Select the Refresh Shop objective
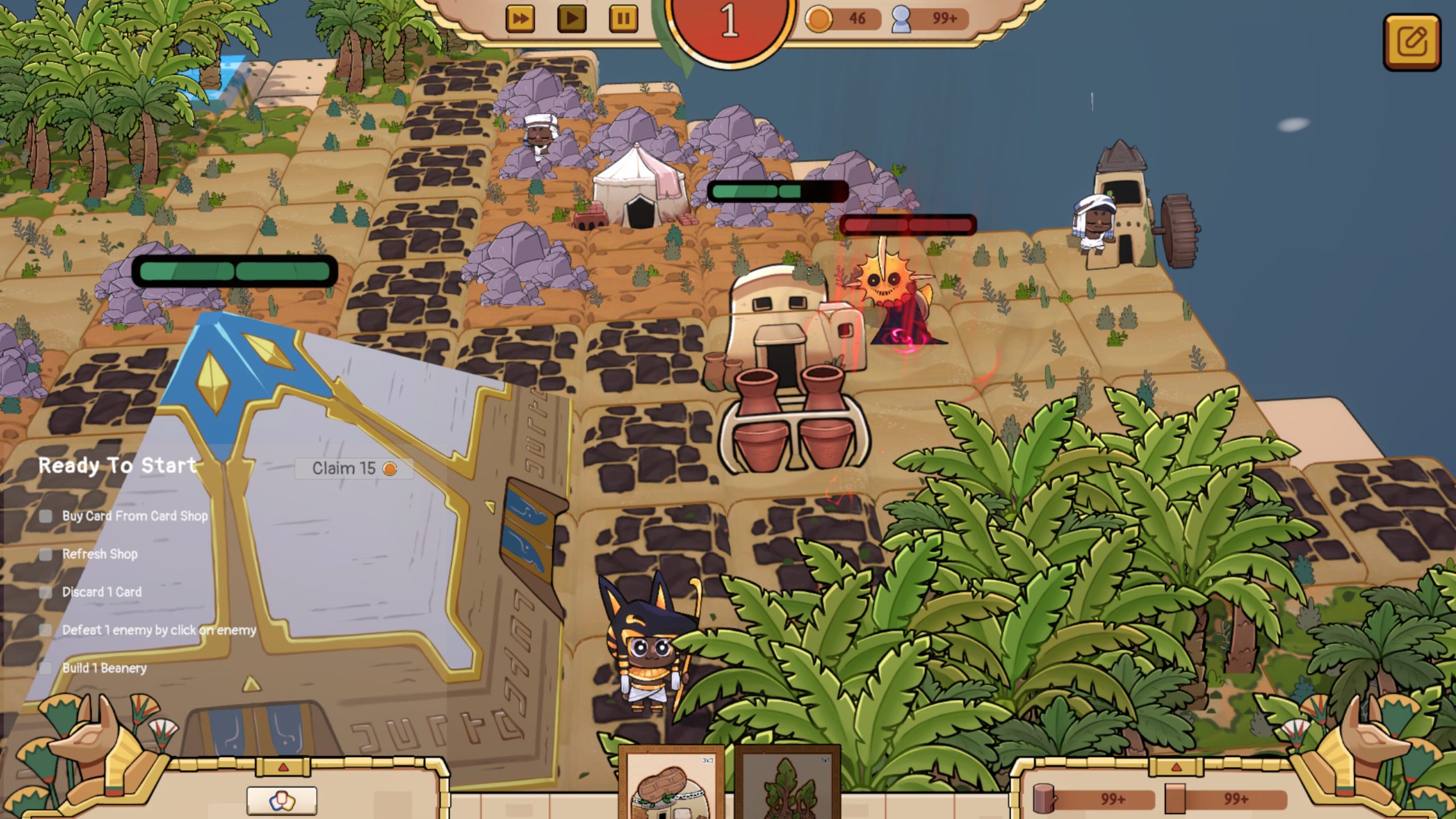 pyautogui.click(x=100, y=555)
